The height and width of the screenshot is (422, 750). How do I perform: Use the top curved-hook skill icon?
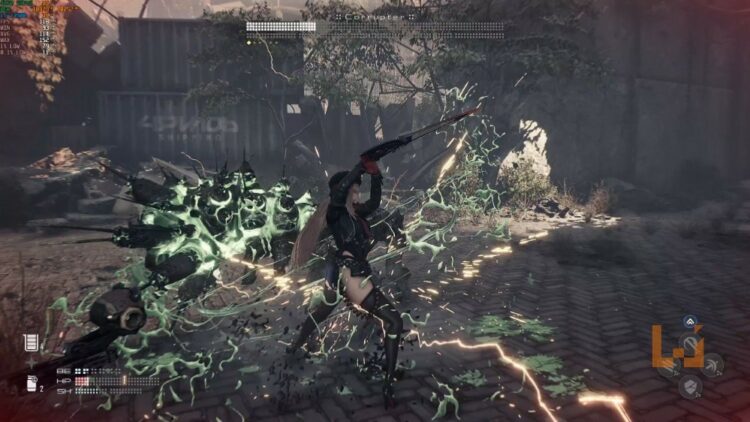[690, 345]
